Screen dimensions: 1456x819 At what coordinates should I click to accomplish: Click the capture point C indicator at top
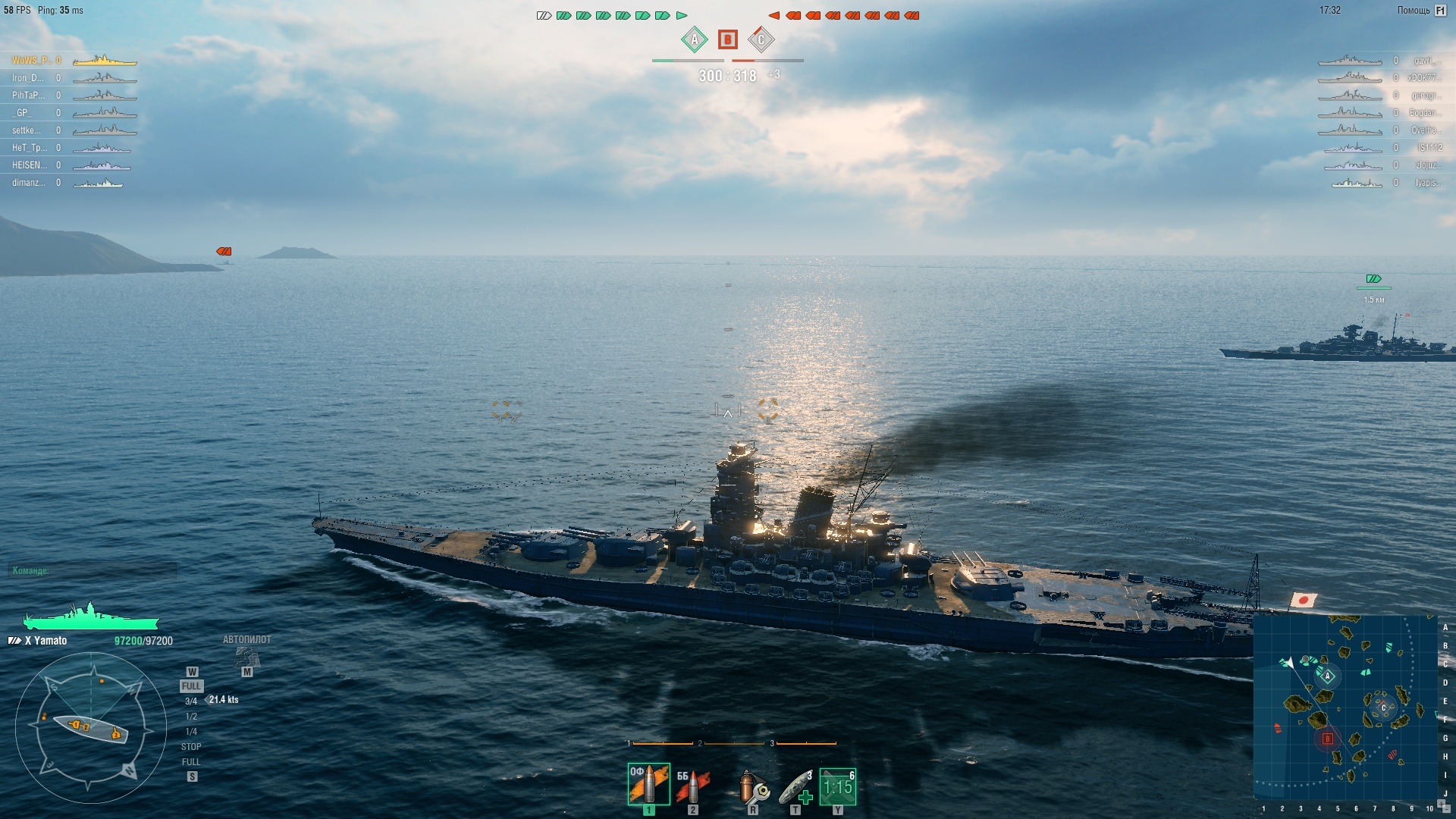pyautogui.click(x=761, y=39)
